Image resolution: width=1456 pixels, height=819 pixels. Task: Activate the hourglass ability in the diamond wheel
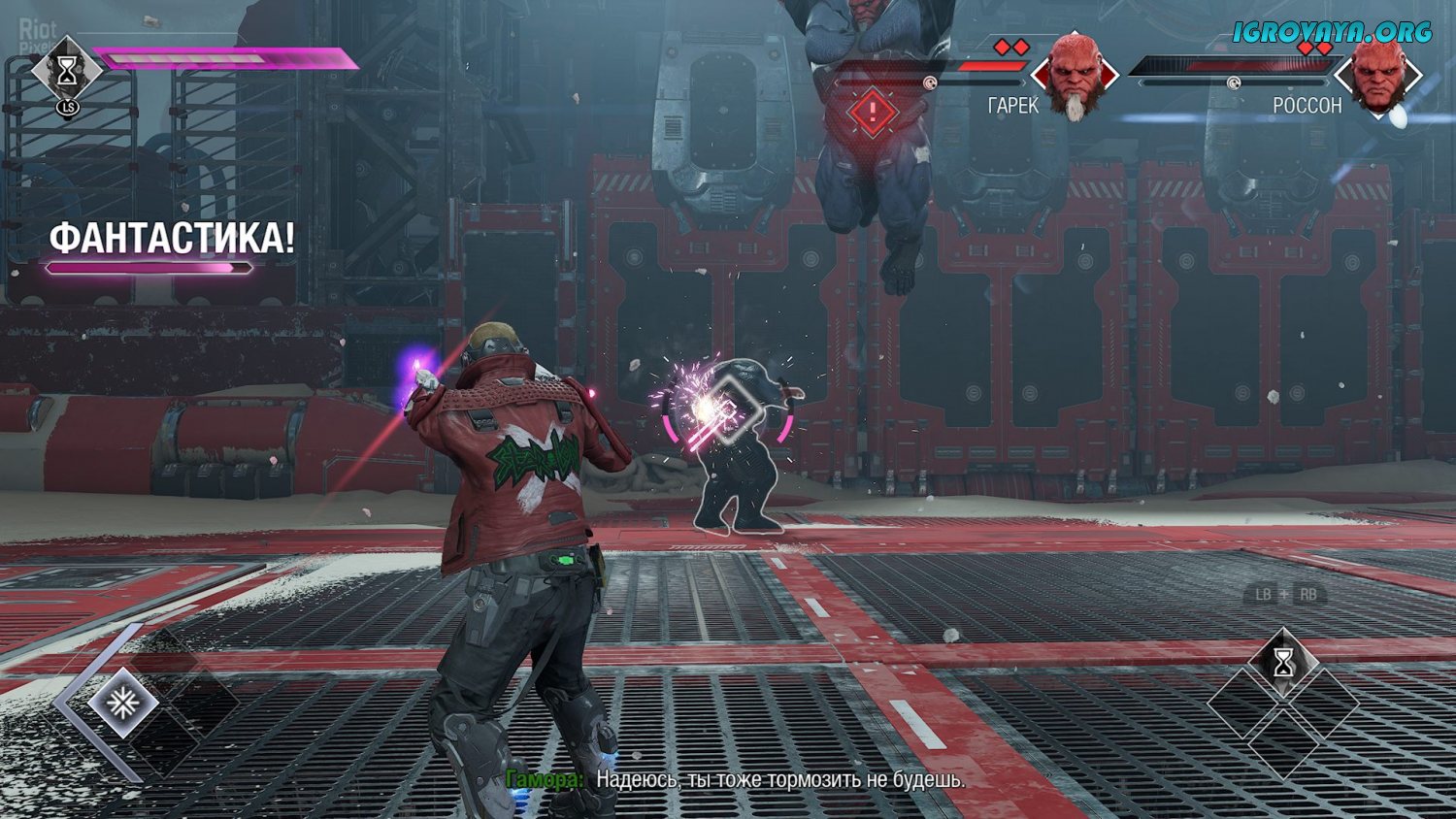point(1283,664)
